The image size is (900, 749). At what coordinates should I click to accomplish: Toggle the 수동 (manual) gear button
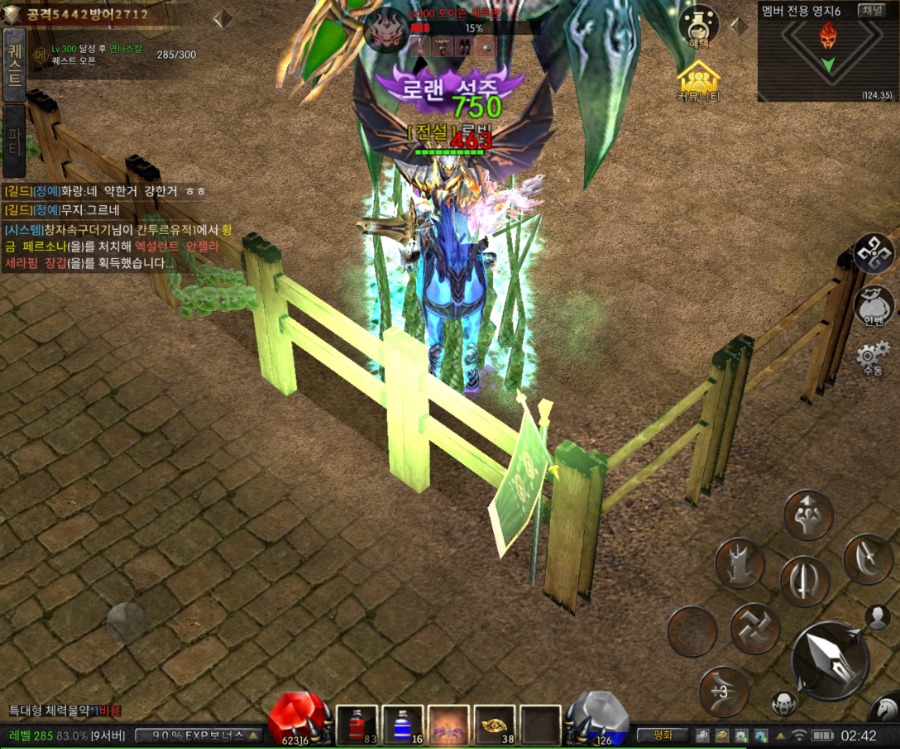tap(873, 355)
